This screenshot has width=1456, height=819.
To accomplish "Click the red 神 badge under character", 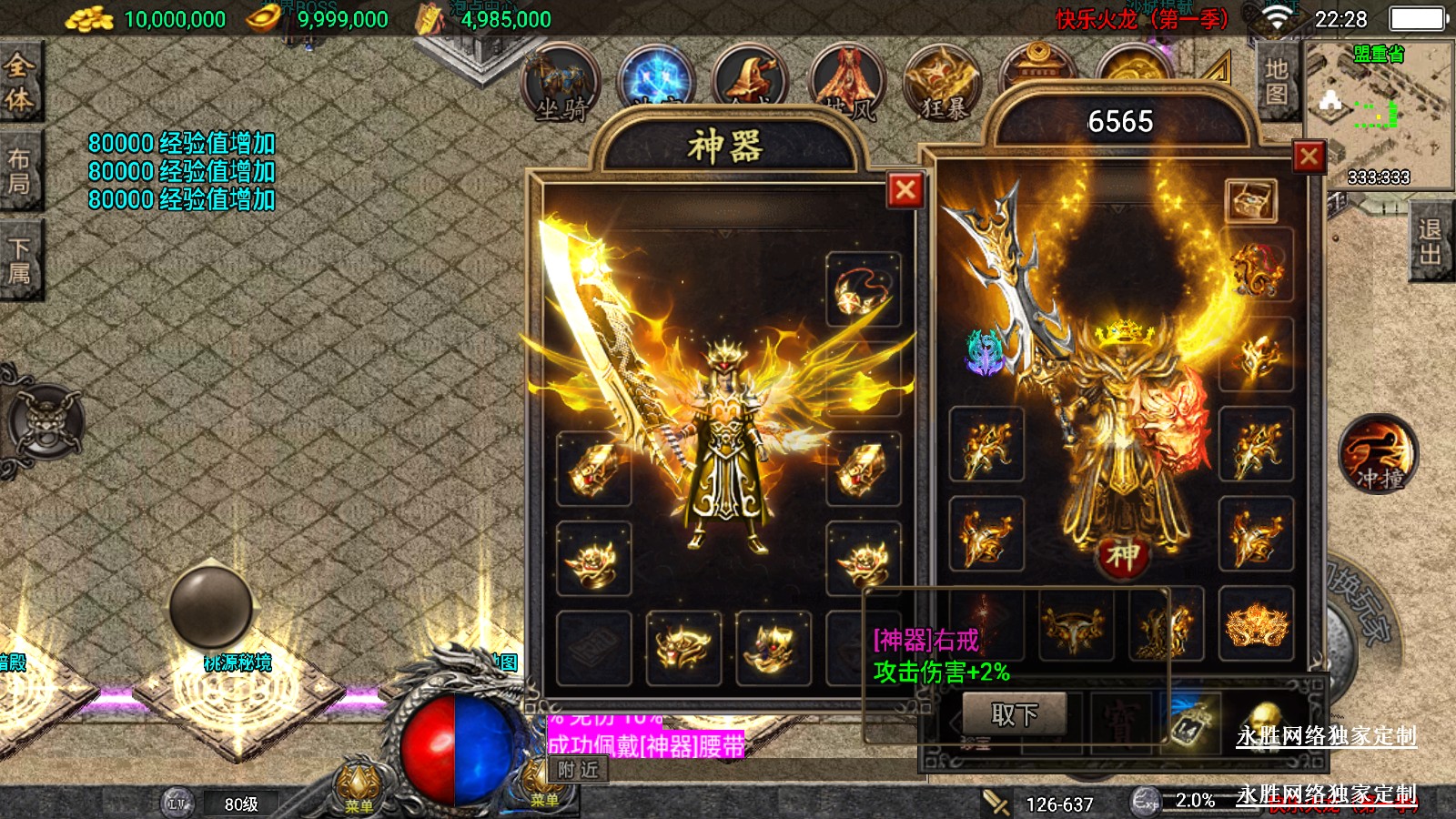I will [1122, 555].
